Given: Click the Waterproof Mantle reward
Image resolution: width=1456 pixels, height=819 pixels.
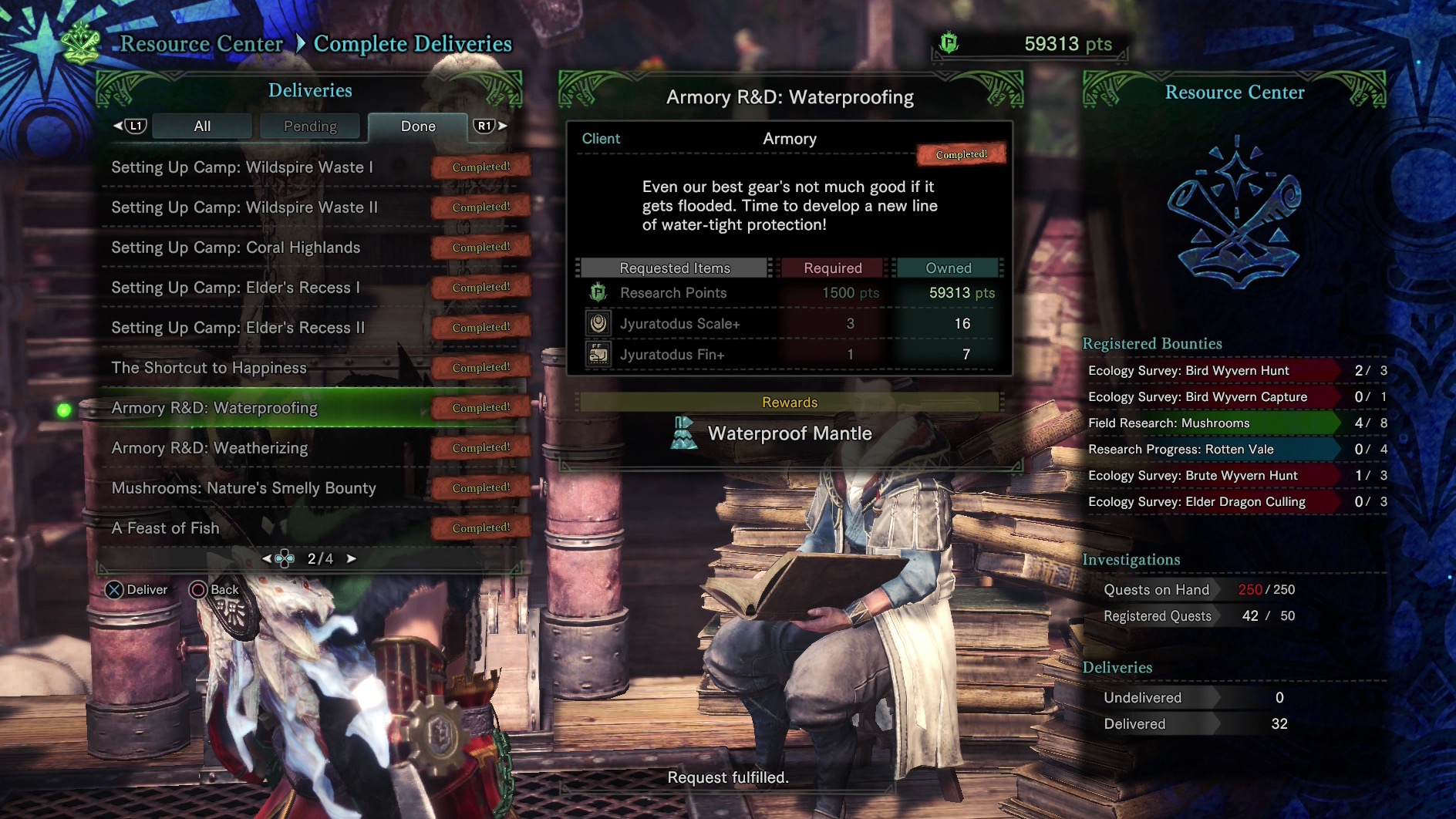Looking at the screenshot, I should coord(789,433).
